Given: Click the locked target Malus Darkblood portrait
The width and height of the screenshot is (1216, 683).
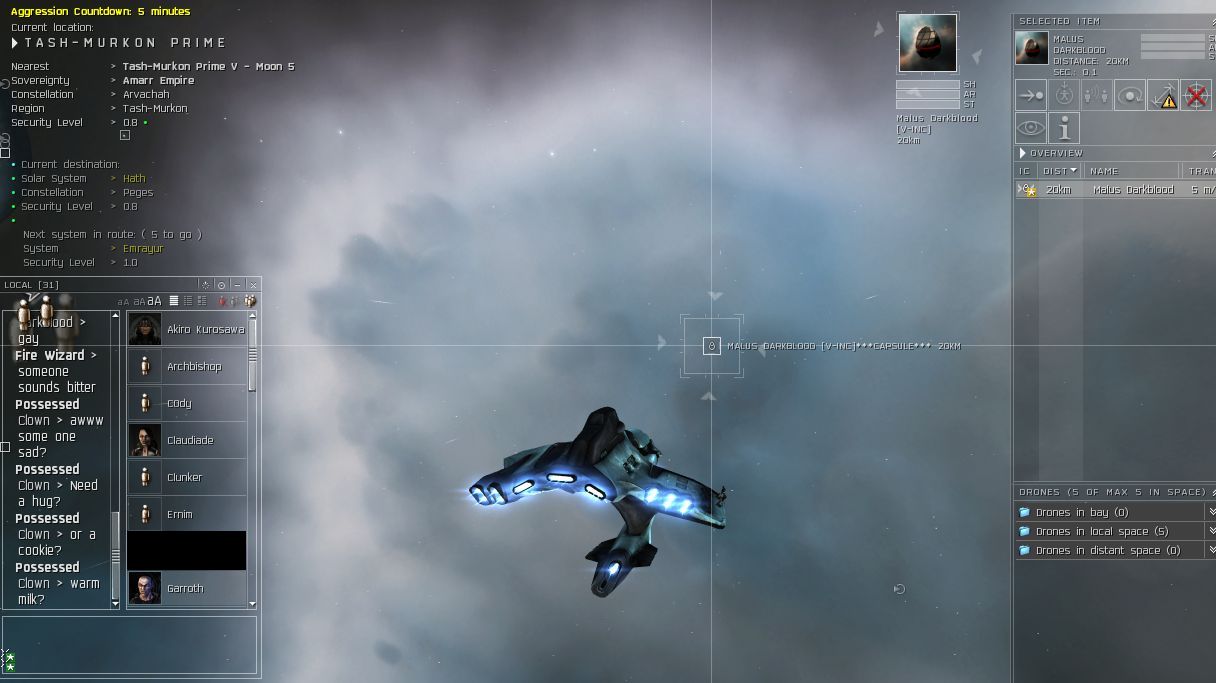Looking at the screenshot, I should coord(927,43).
